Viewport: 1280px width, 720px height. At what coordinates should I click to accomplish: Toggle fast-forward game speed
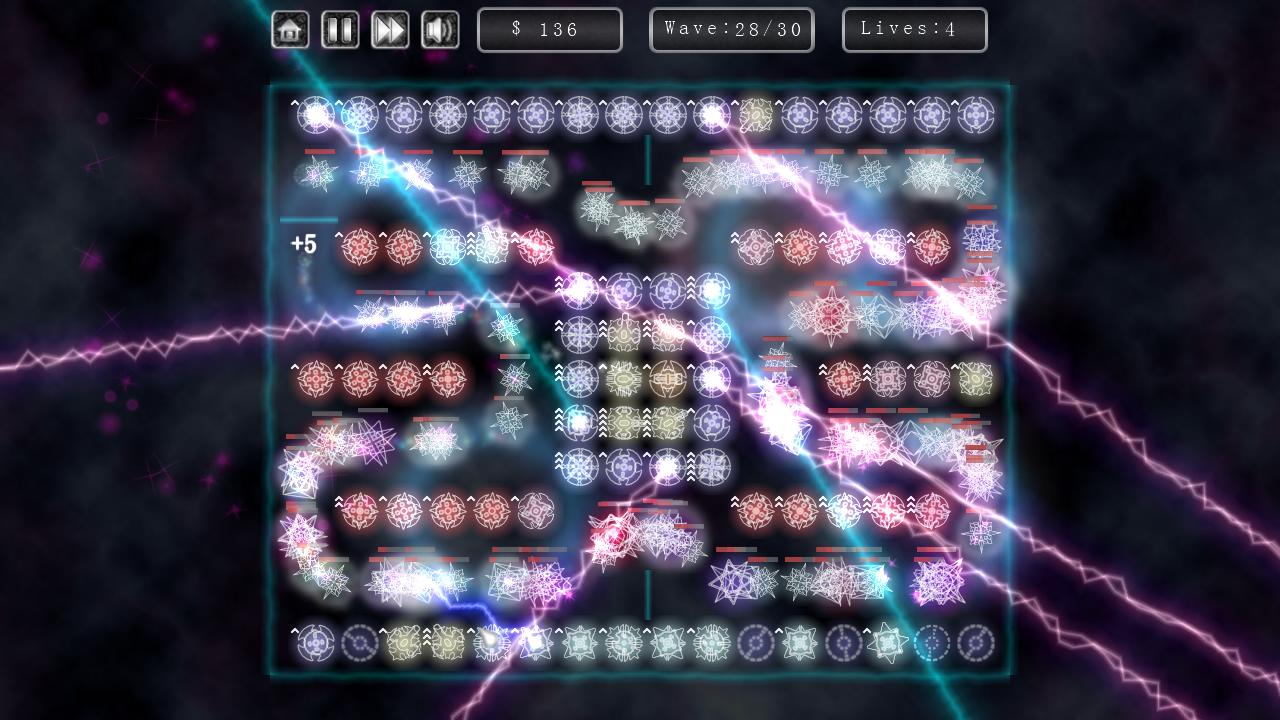click(390, 30)
